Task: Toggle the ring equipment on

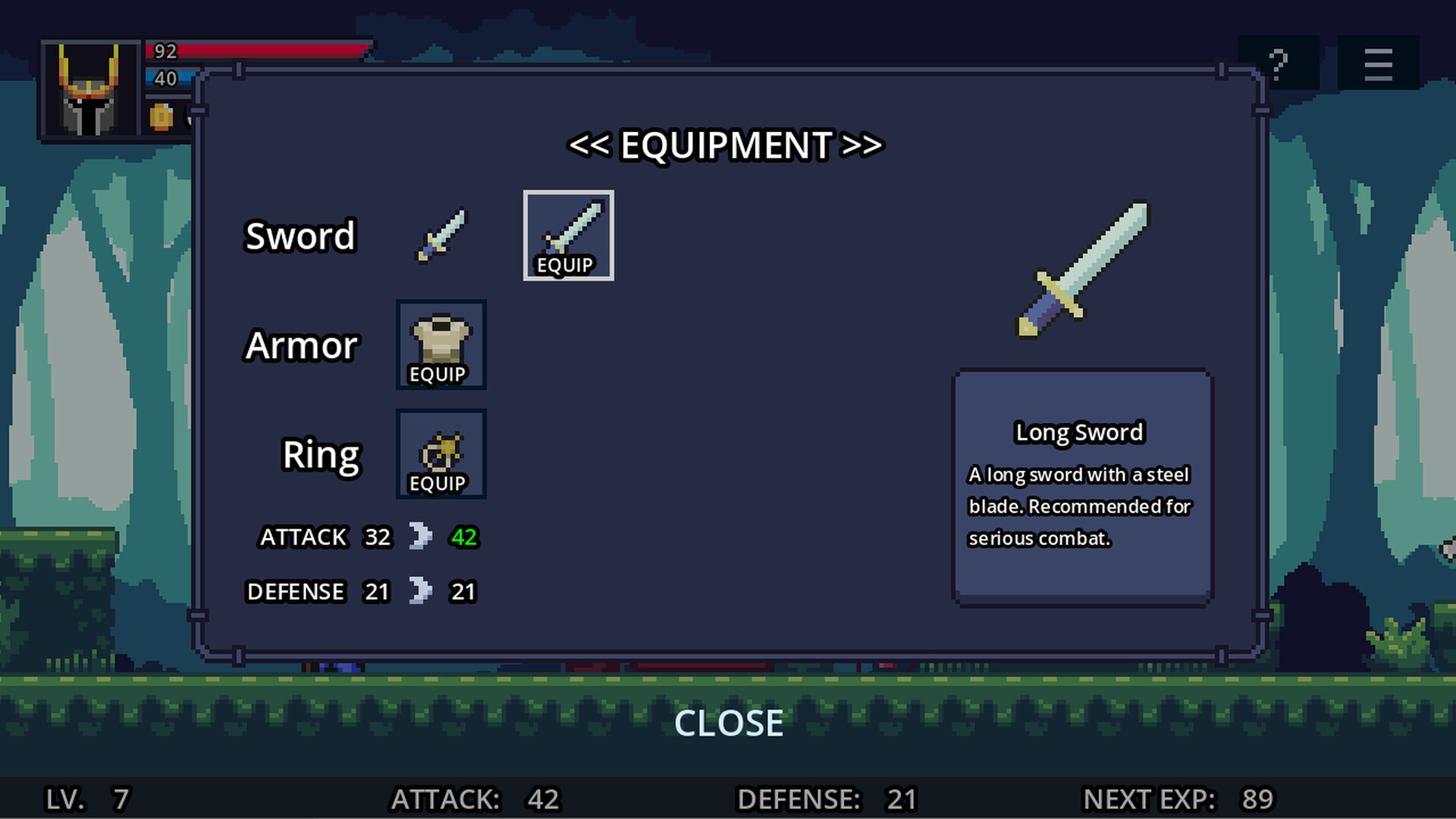Action: tap(441, 454)
